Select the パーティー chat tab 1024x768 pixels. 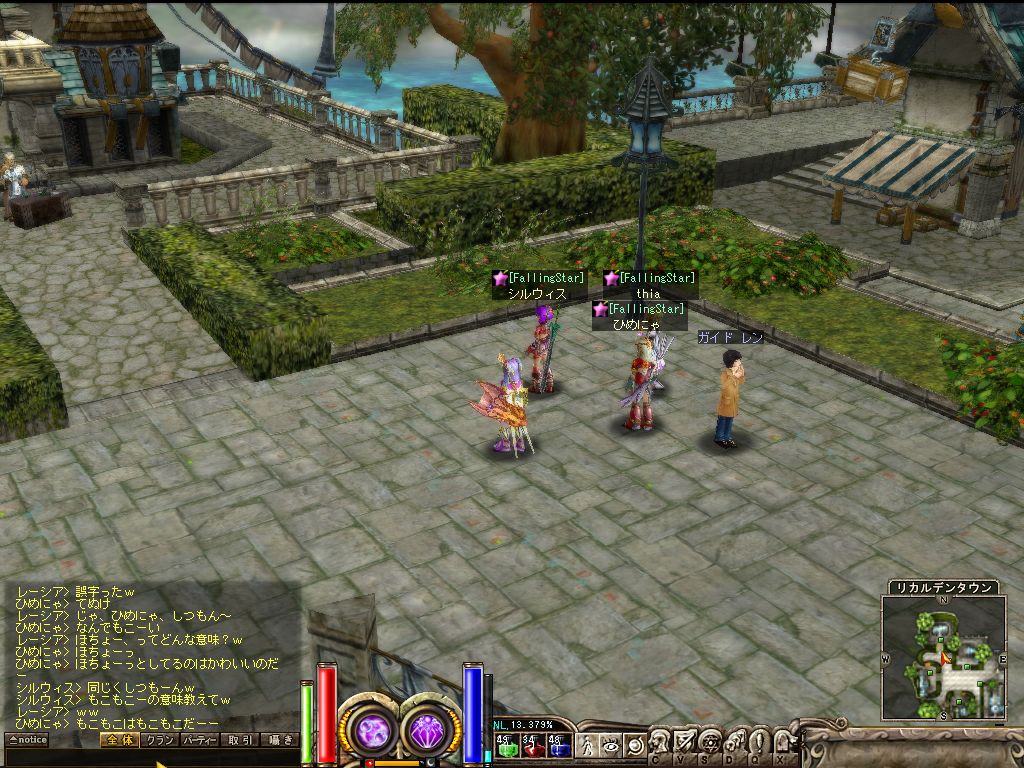(200, 740)
